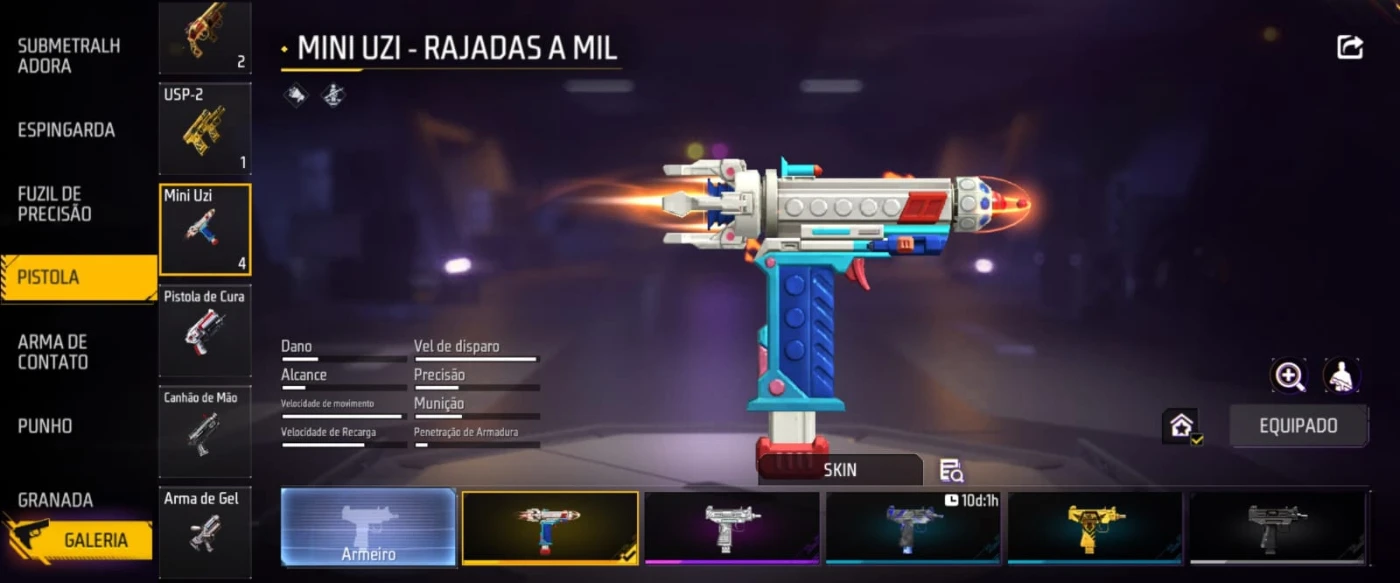Image resolution: width=1400 pixels, height=583 pixels.
Task: Choose the Pistola de Cura slot
Action: click(x=205, y=330)
